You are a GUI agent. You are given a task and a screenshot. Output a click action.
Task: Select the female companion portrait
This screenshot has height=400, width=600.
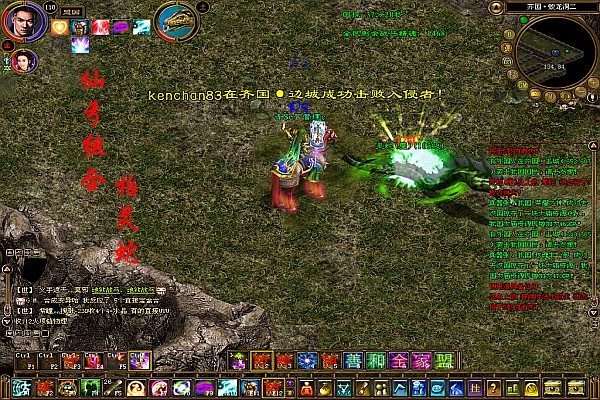tap(25, 62)
